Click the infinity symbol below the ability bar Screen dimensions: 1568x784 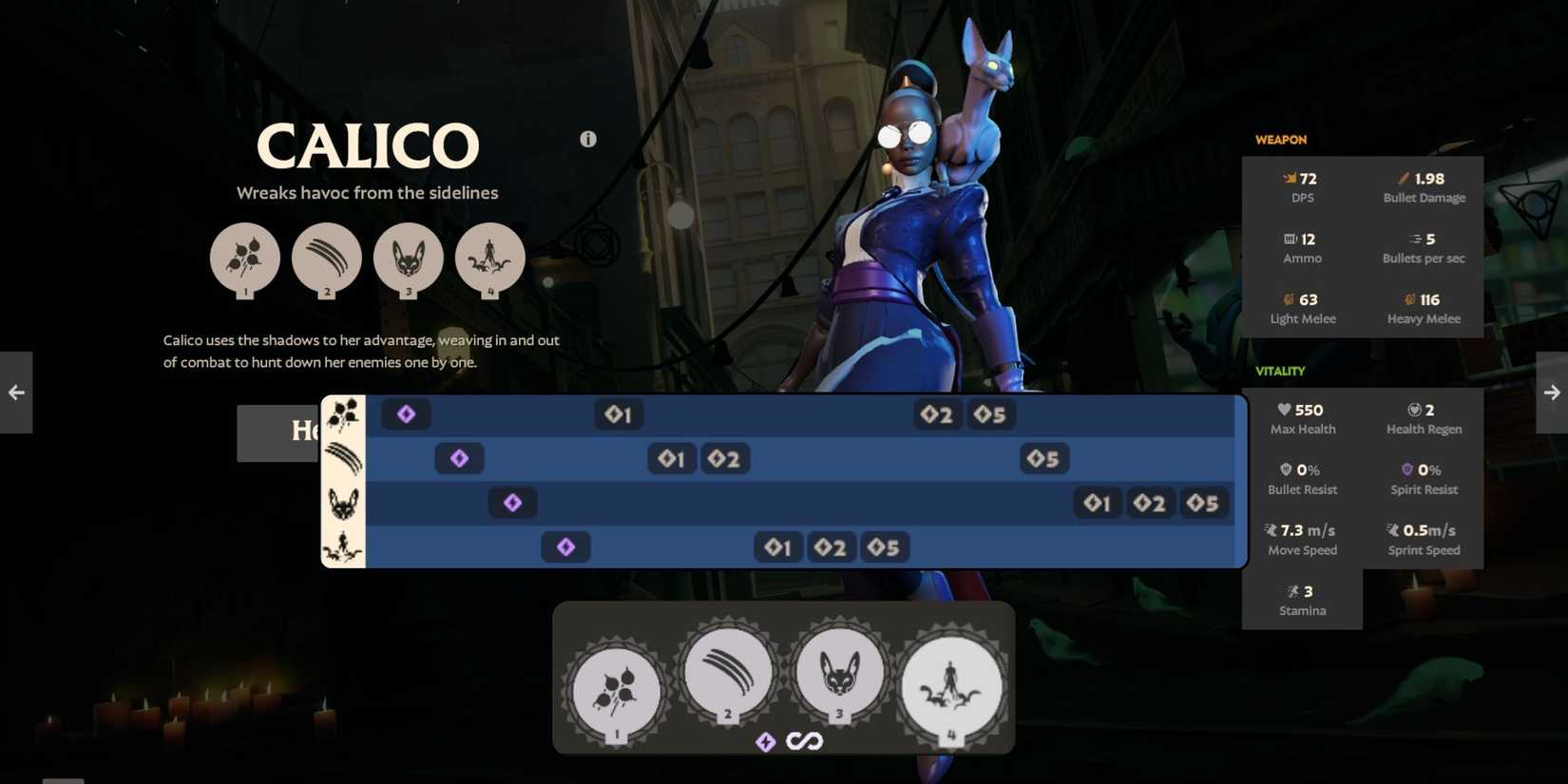(805, 741)
